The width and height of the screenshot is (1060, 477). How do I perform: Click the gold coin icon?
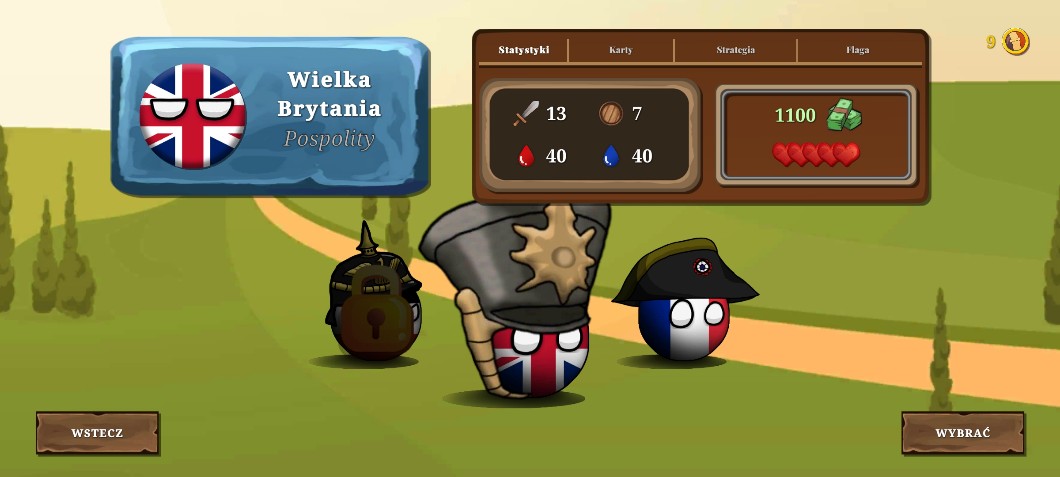tap(1016, 42)
